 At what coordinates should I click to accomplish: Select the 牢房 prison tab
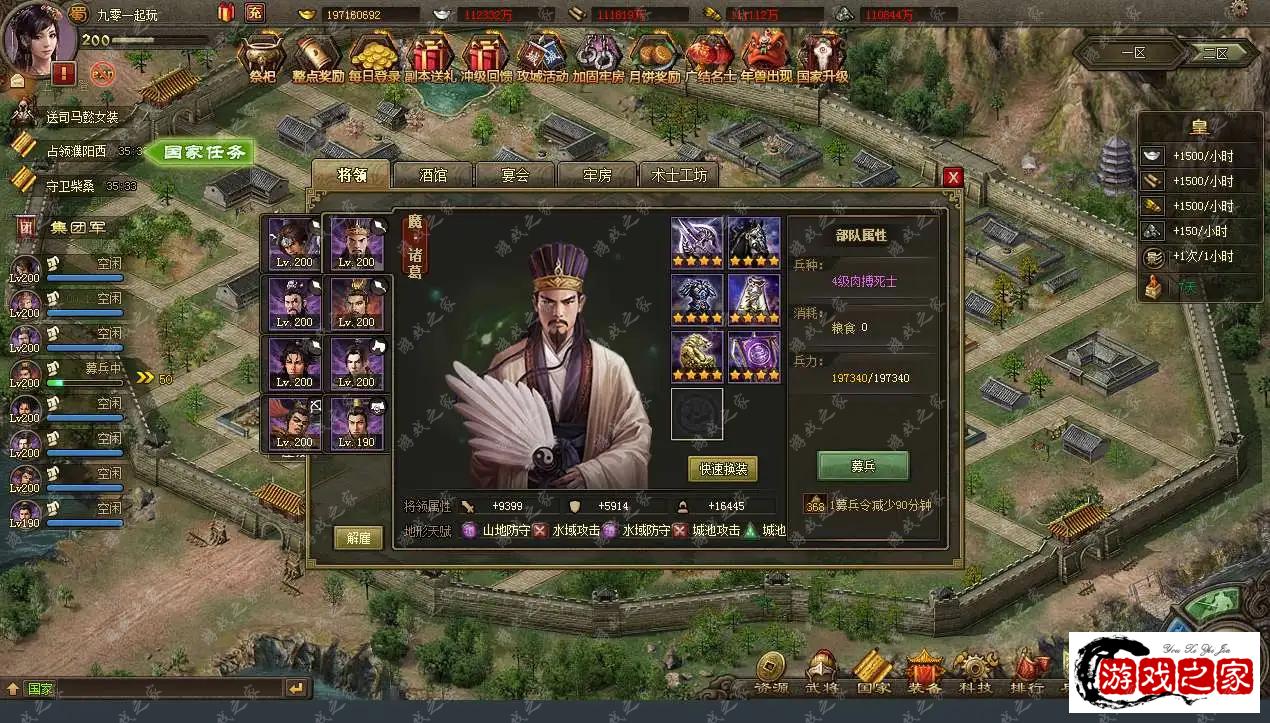pos(597,174)
